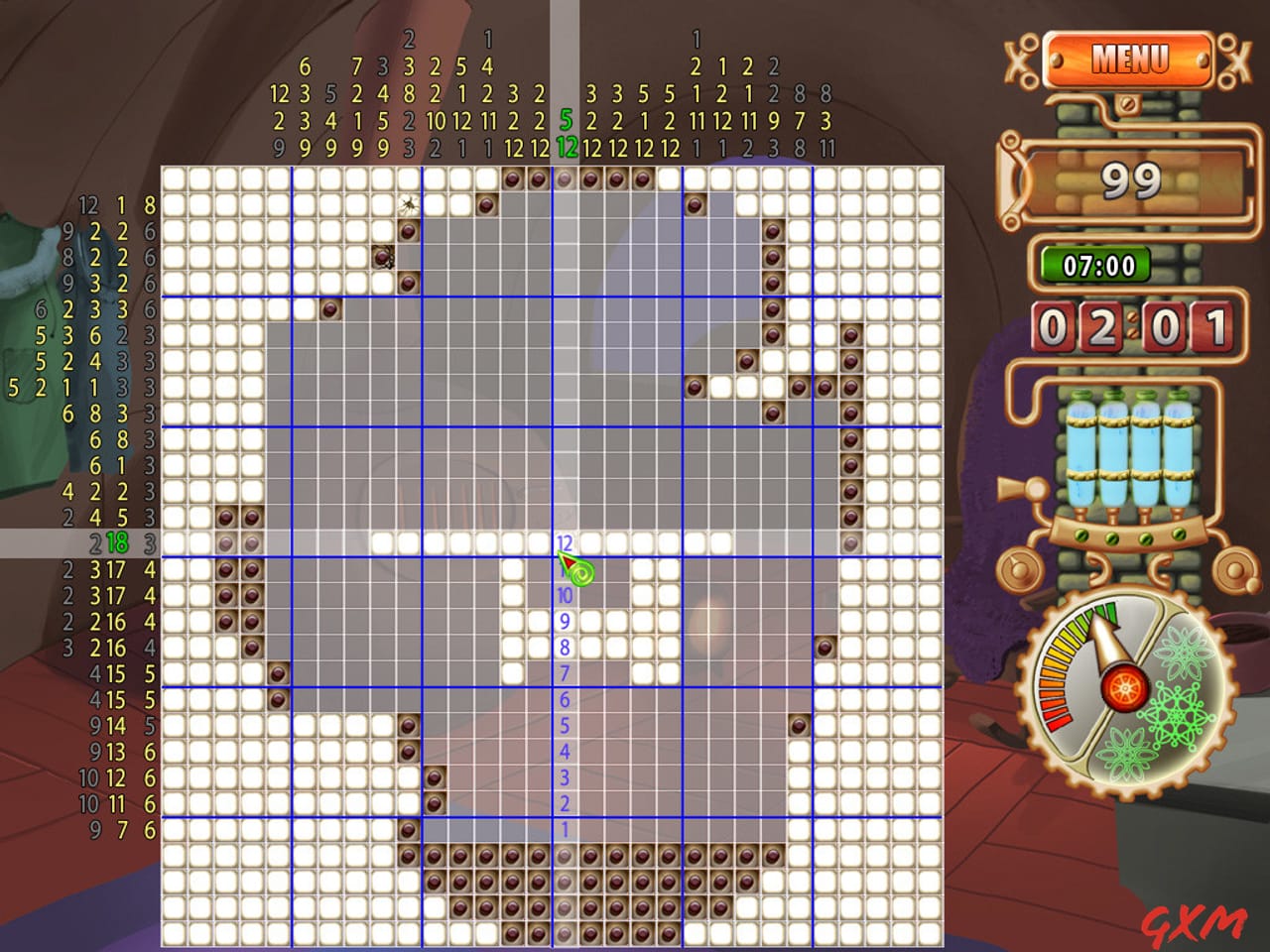1270x952 pixels.
Task: Click the mosquito on the puzzle grid
Action: click(407, 203)
